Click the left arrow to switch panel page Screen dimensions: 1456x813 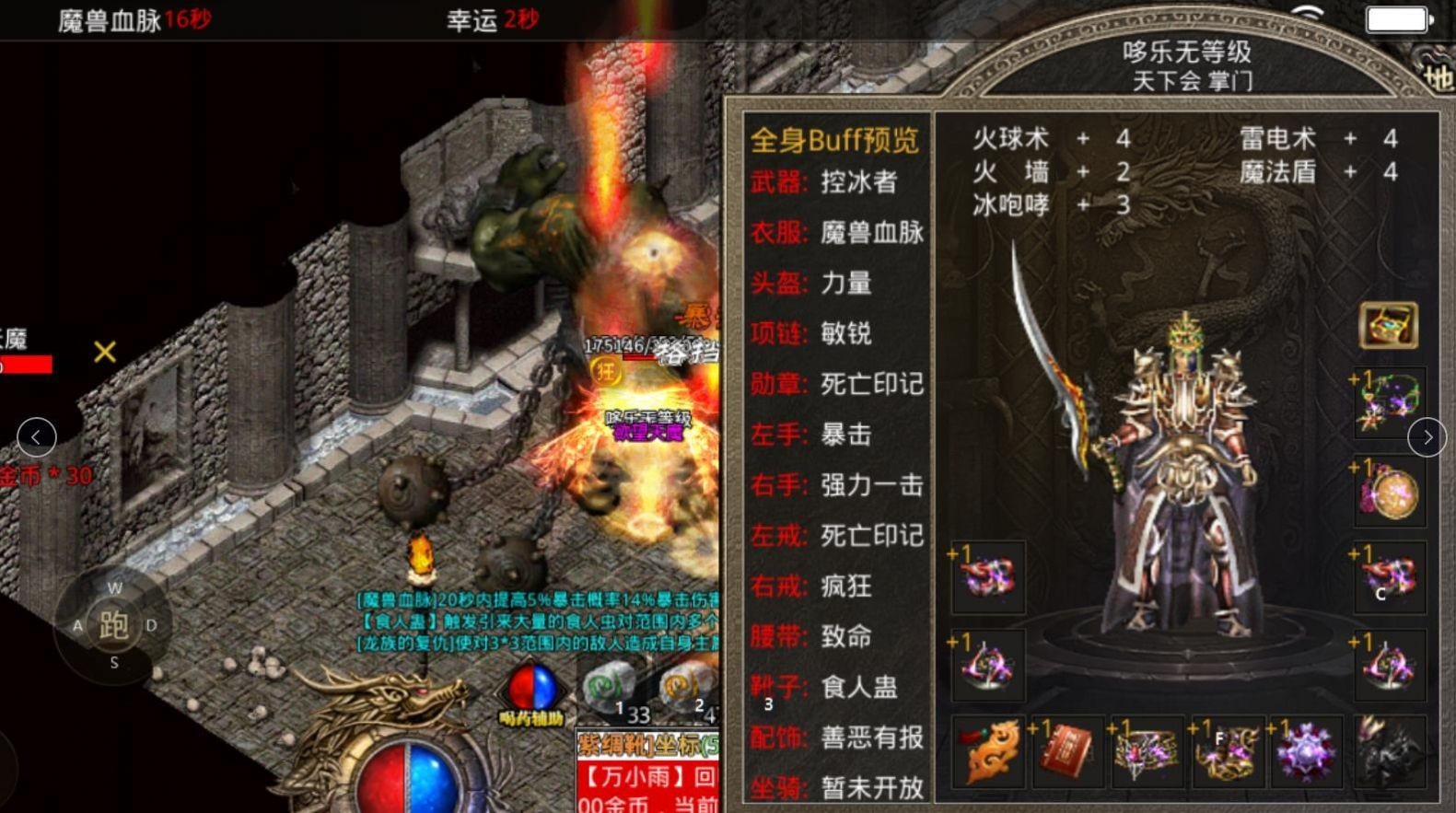click(35, 436)
